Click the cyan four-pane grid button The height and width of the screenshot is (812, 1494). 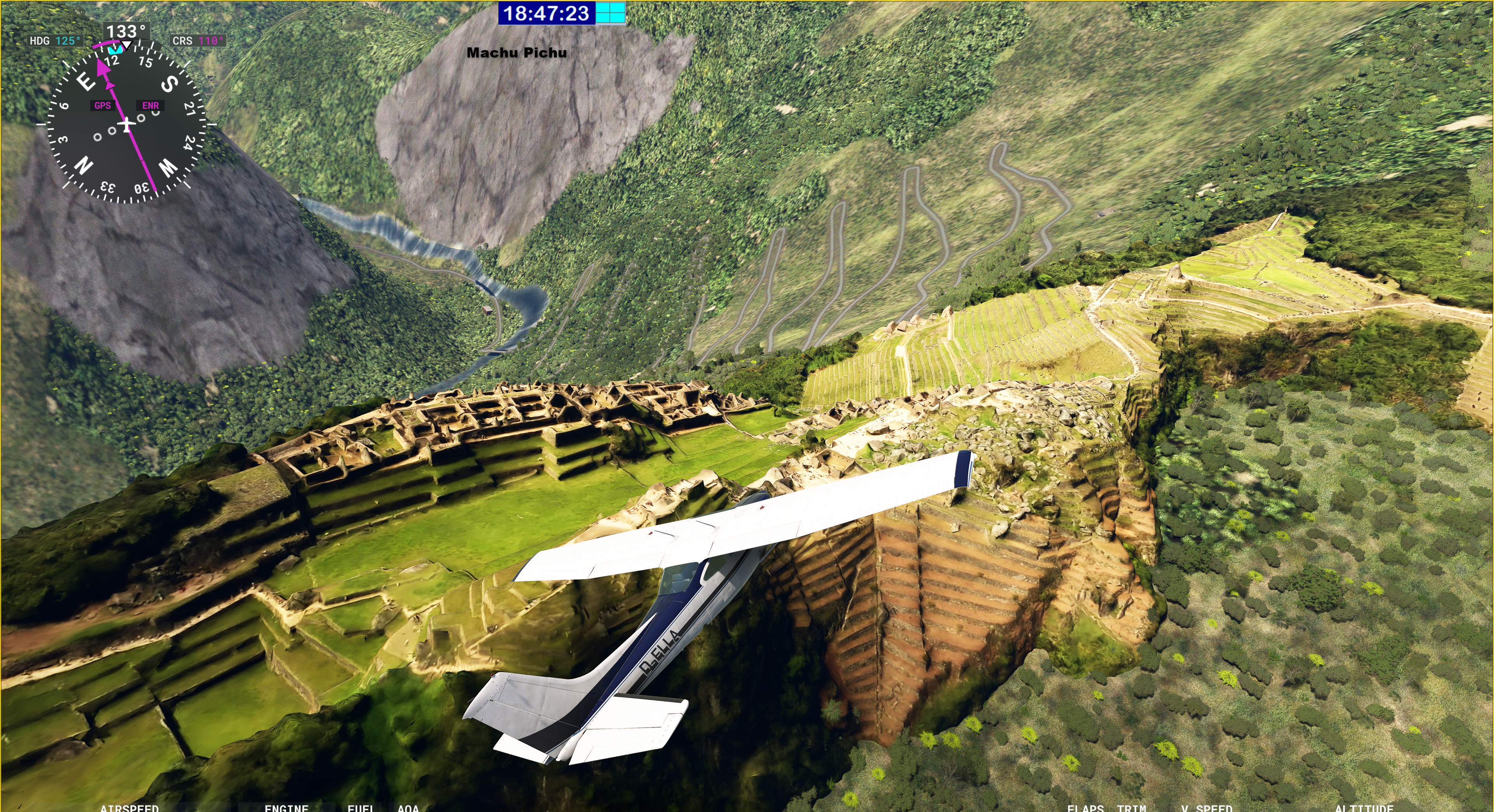tap(611, 13)
